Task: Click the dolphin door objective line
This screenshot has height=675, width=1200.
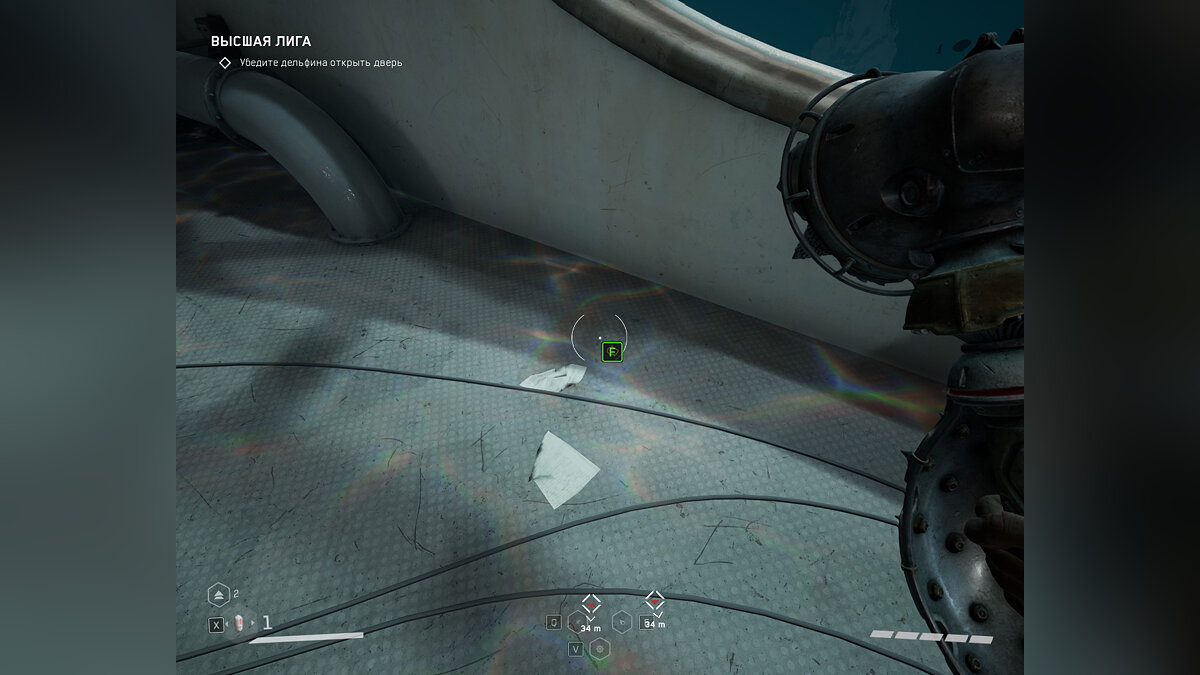Action: (x=320, y=63)
